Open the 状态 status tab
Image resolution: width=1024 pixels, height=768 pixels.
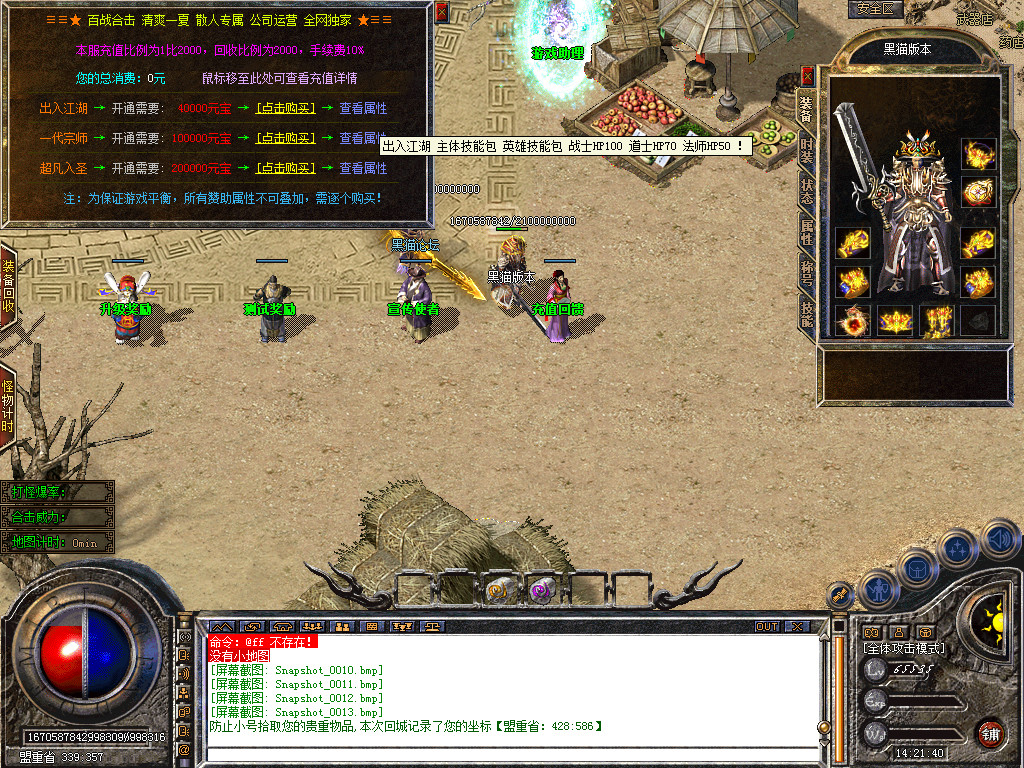point(807,192)
